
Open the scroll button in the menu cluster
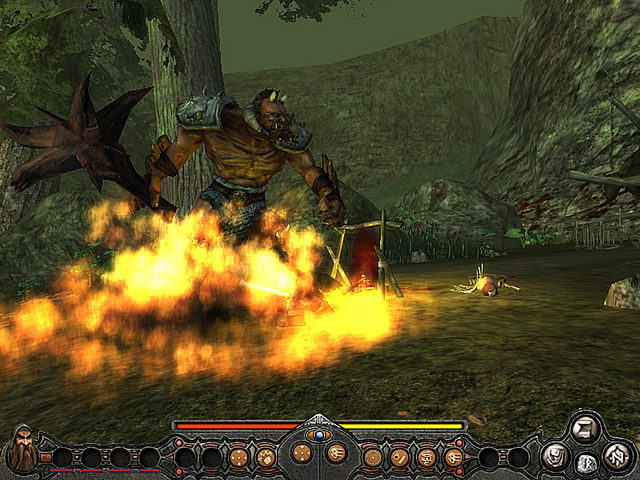583,429
